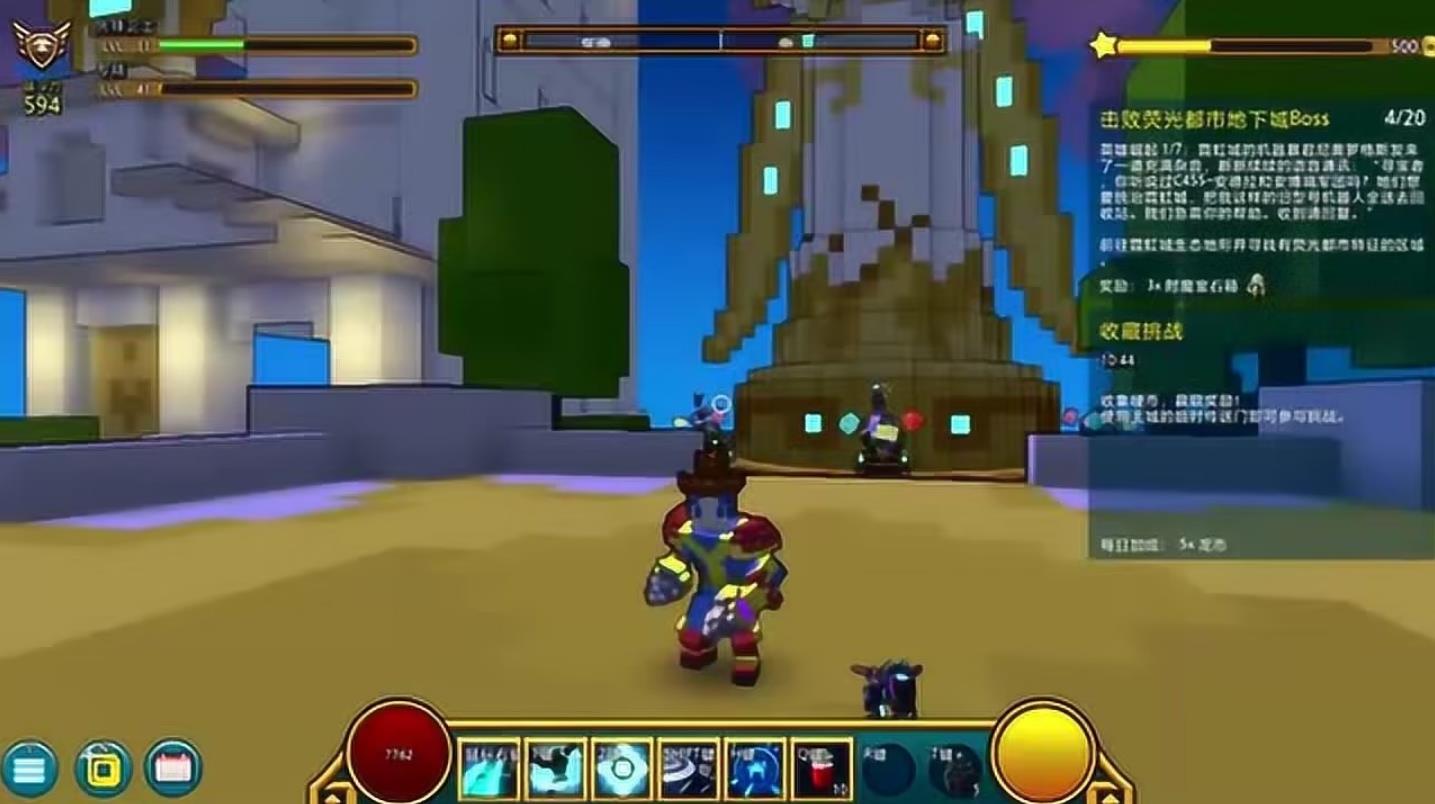Trigger the glowing ring ability
Image resolution: width=1435 pixels, height=804 pixels.
click(622, 770)
